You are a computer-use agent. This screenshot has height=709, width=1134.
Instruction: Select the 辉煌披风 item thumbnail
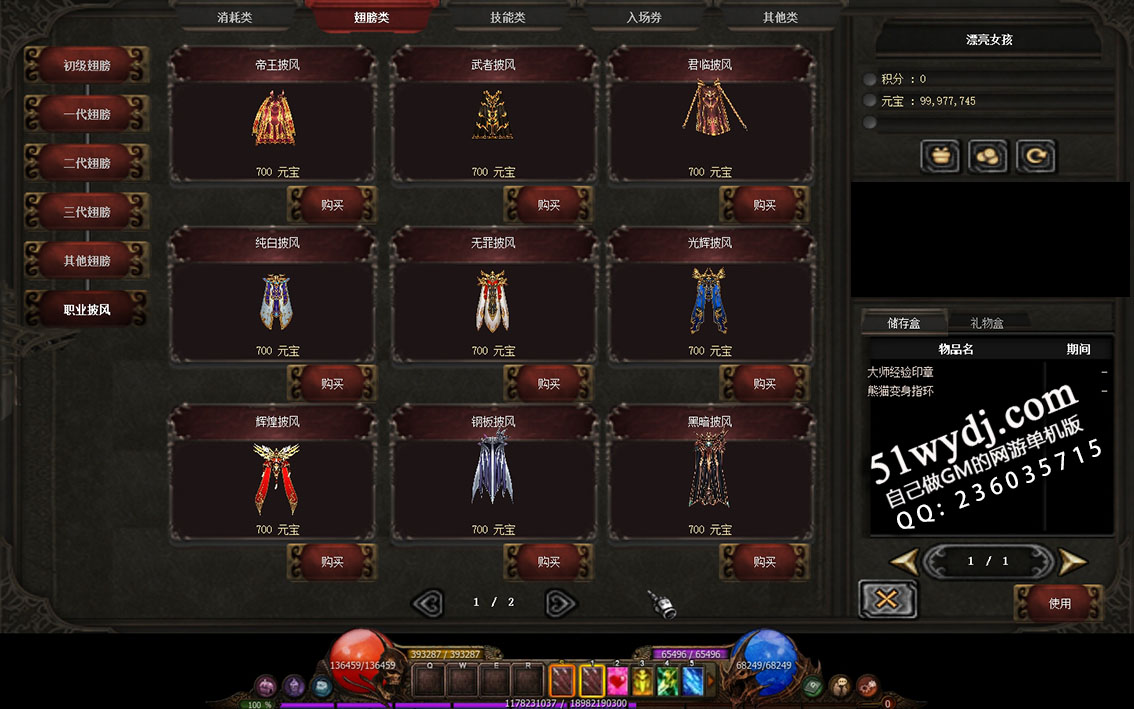point(277,479)
